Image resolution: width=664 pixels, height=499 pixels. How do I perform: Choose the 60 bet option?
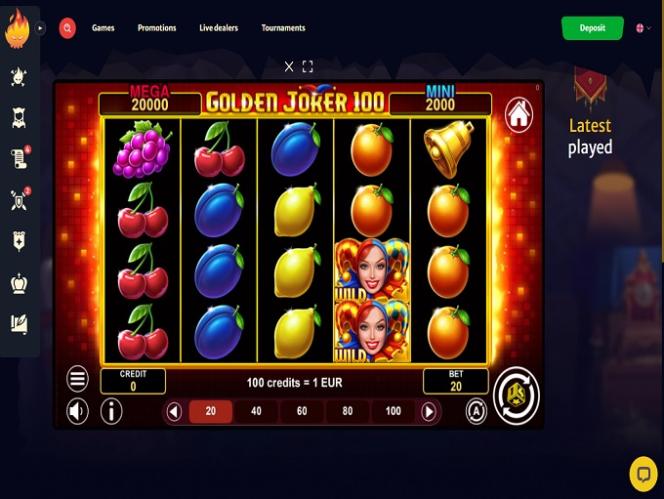302,411
